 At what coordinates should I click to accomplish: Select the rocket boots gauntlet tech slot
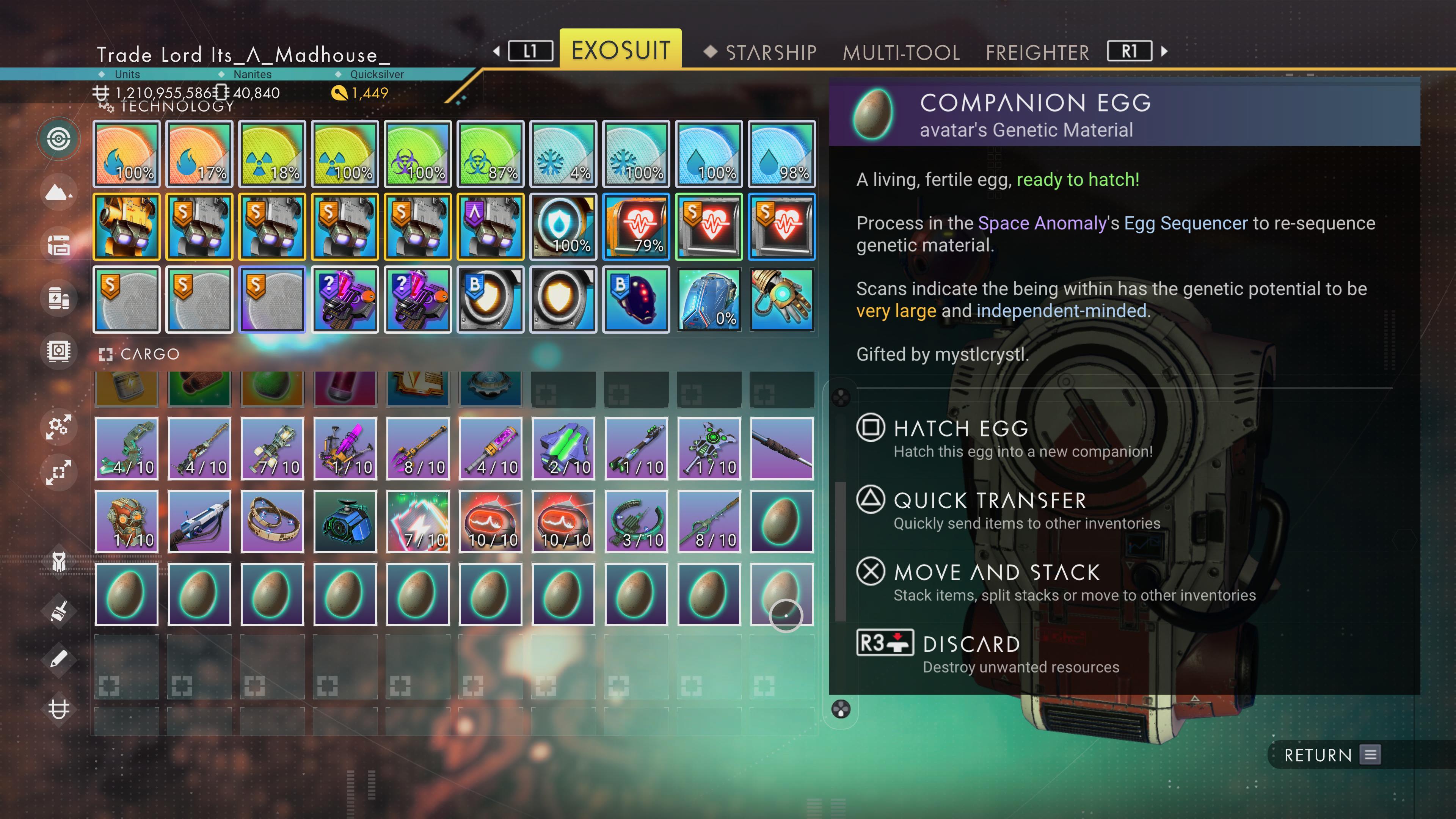[x=782, y=300]
